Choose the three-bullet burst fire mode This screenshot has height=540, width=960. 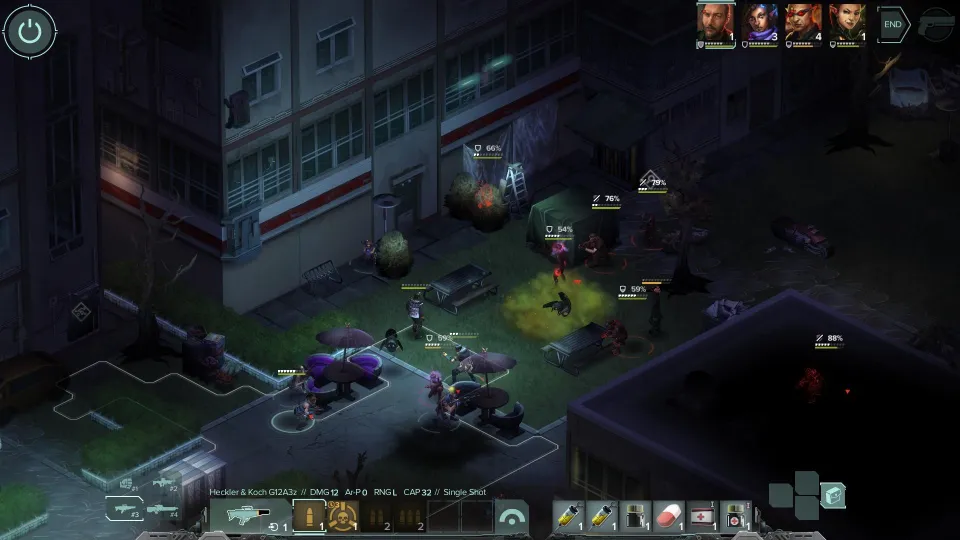click(x=409, y=516)
